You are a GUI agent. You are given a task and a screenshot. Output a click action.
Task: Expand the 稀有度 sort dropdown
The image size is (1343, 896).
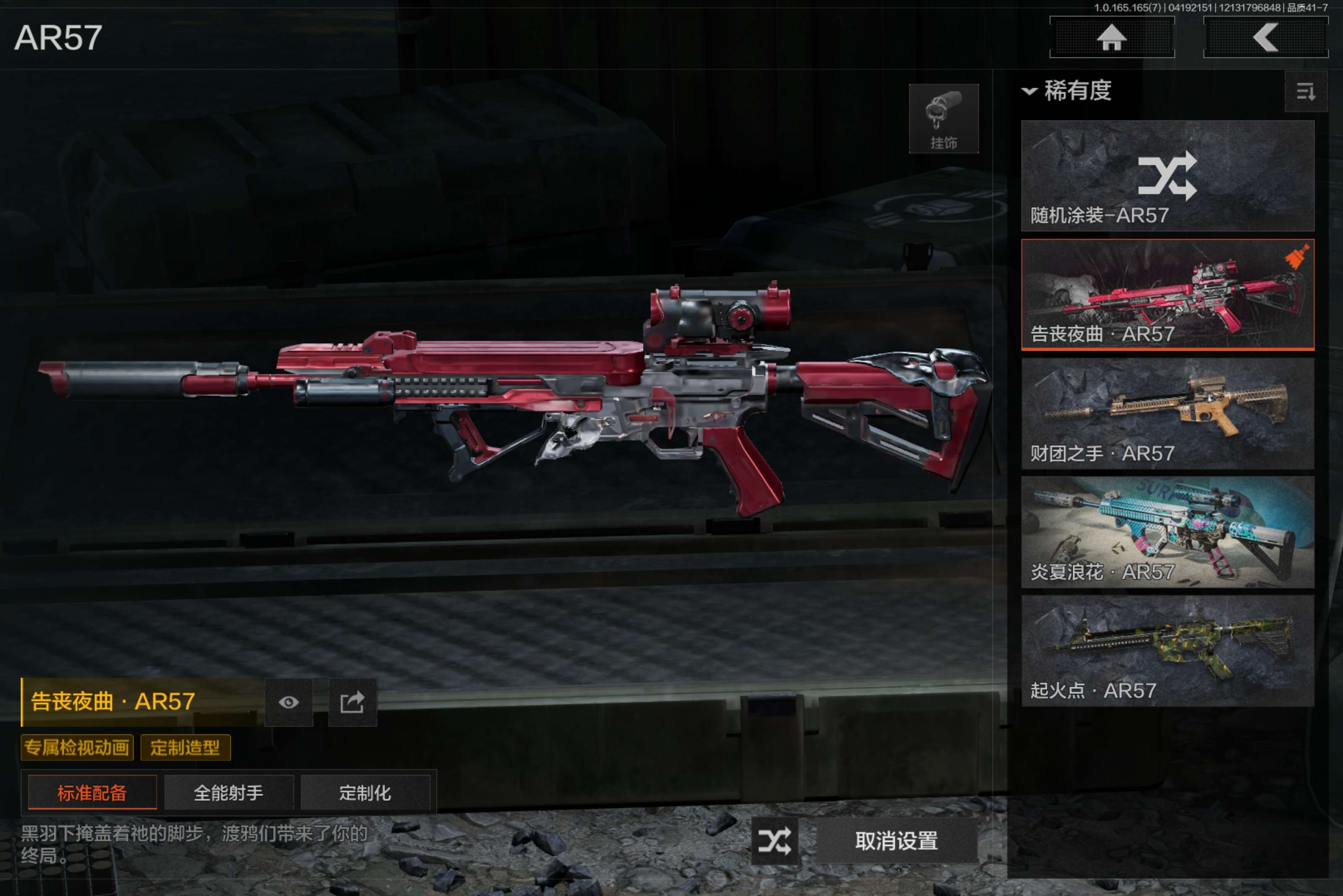coord(1067,90)
